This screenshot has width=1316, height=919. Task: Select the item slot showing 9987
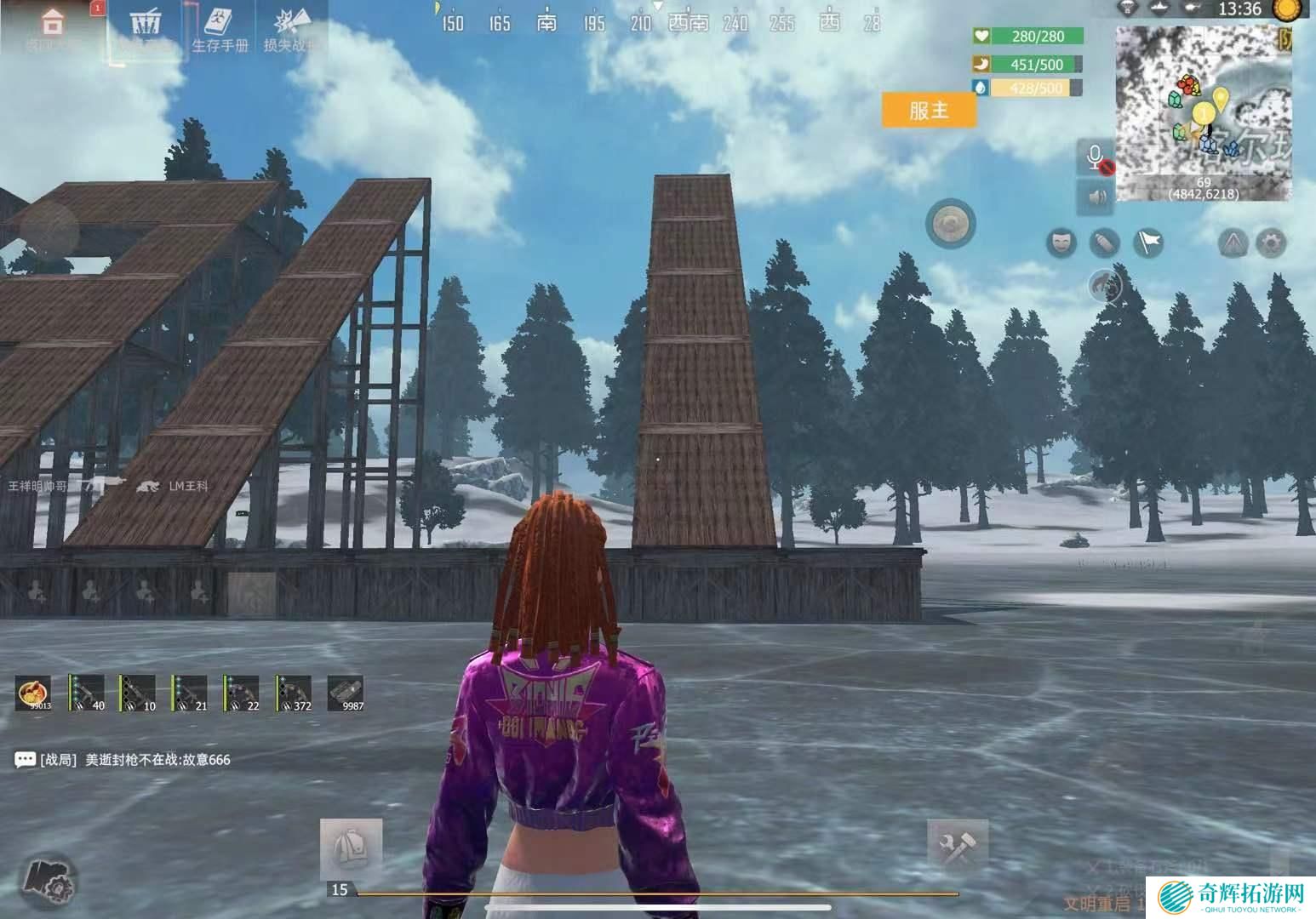pos(346,693)
